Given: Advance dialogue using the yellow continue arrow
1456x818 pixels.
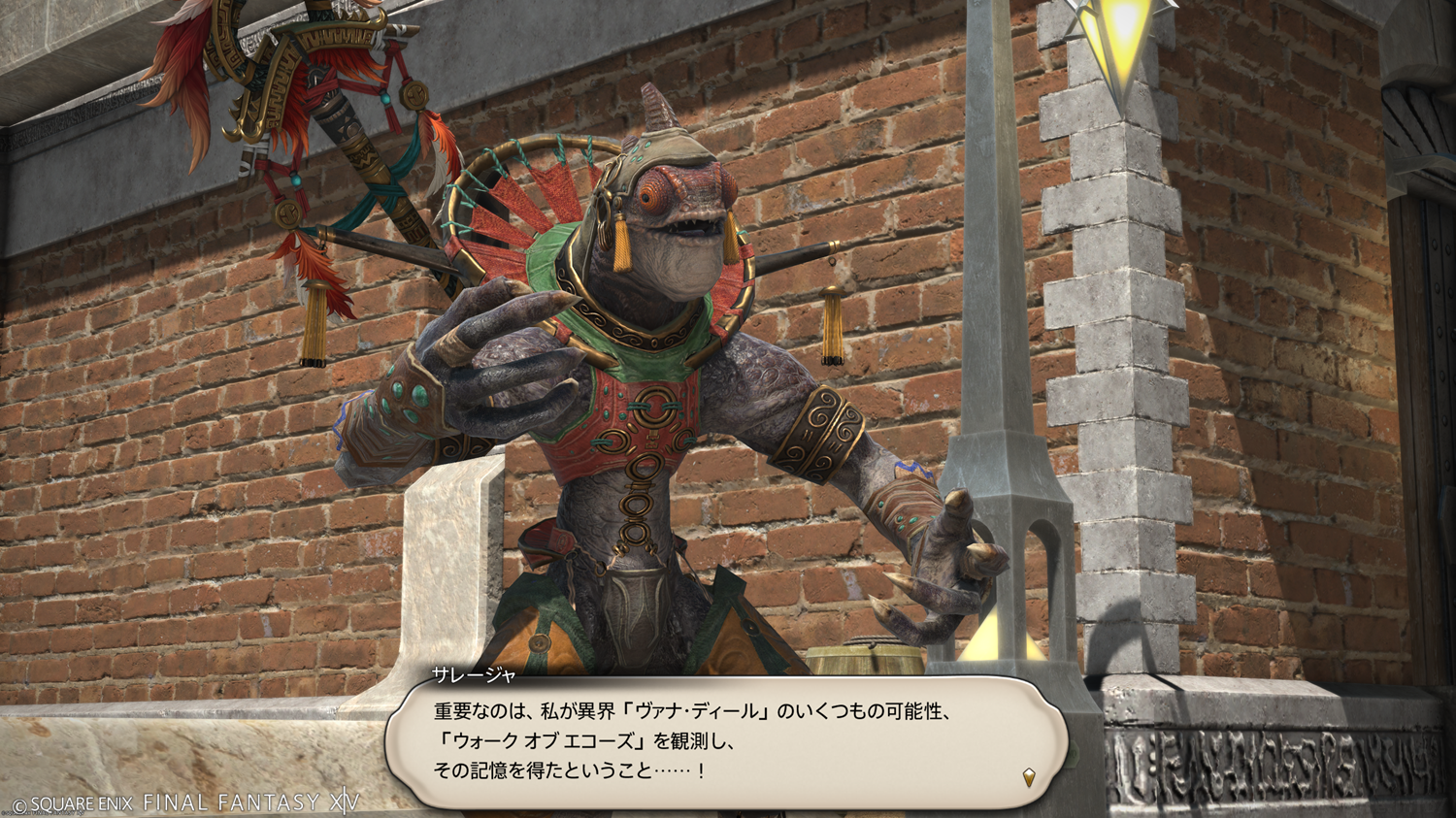Looking at the screenshot, I should tap(1029, 776).
